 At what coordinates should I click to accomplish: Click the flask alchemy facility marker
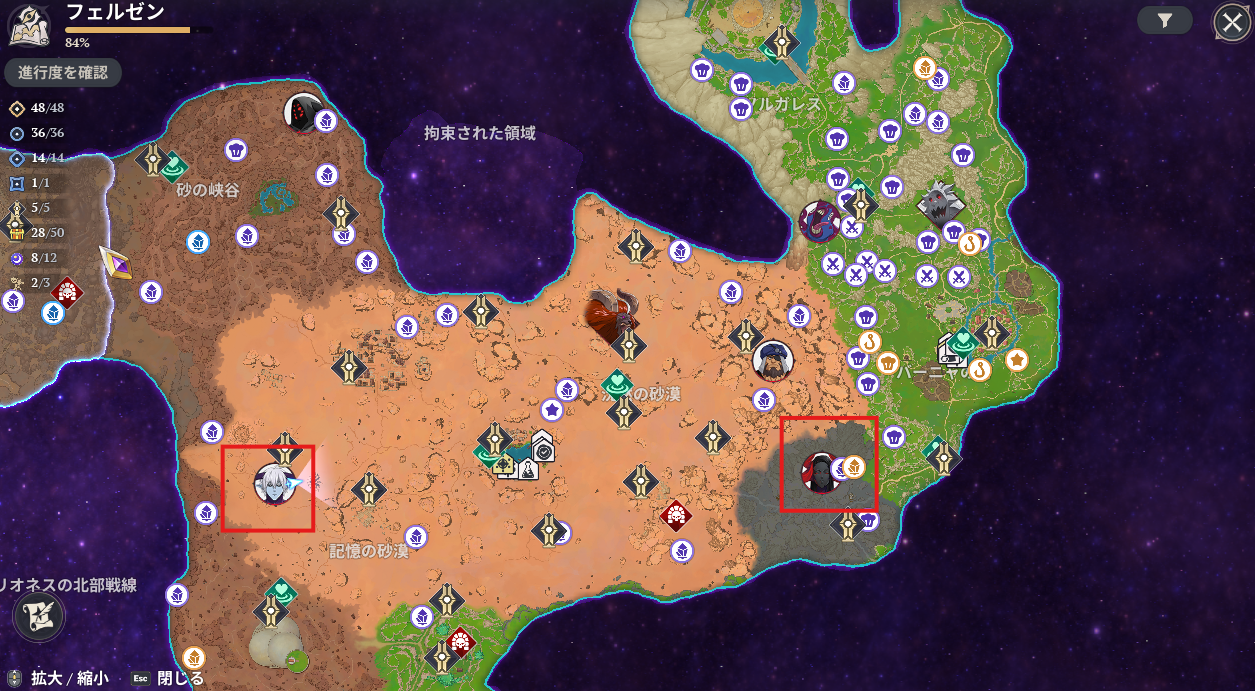coord(527,470)
